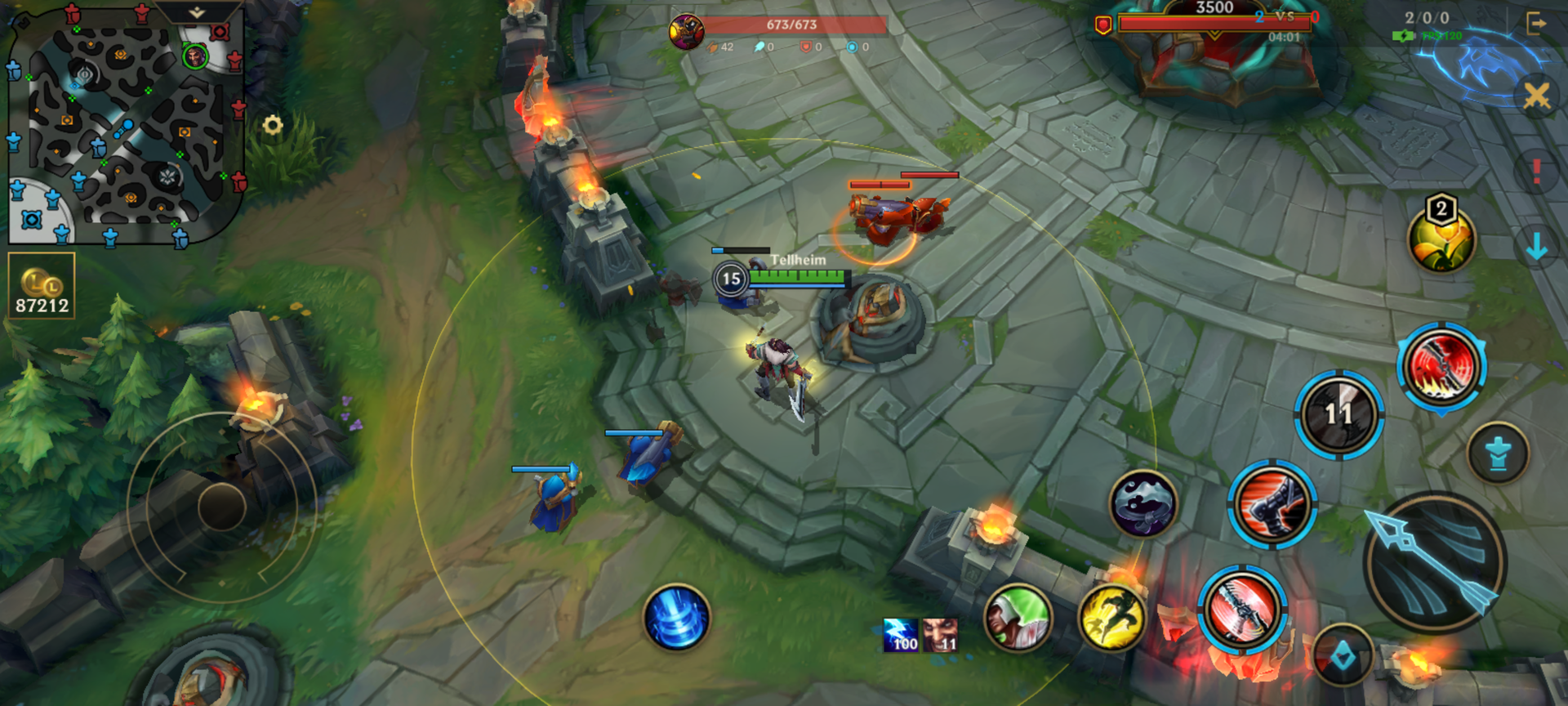This screenshot has height=706, width=1568.
Task: Activate the red guillotine ultimate ability
Action: [1441, 366]
